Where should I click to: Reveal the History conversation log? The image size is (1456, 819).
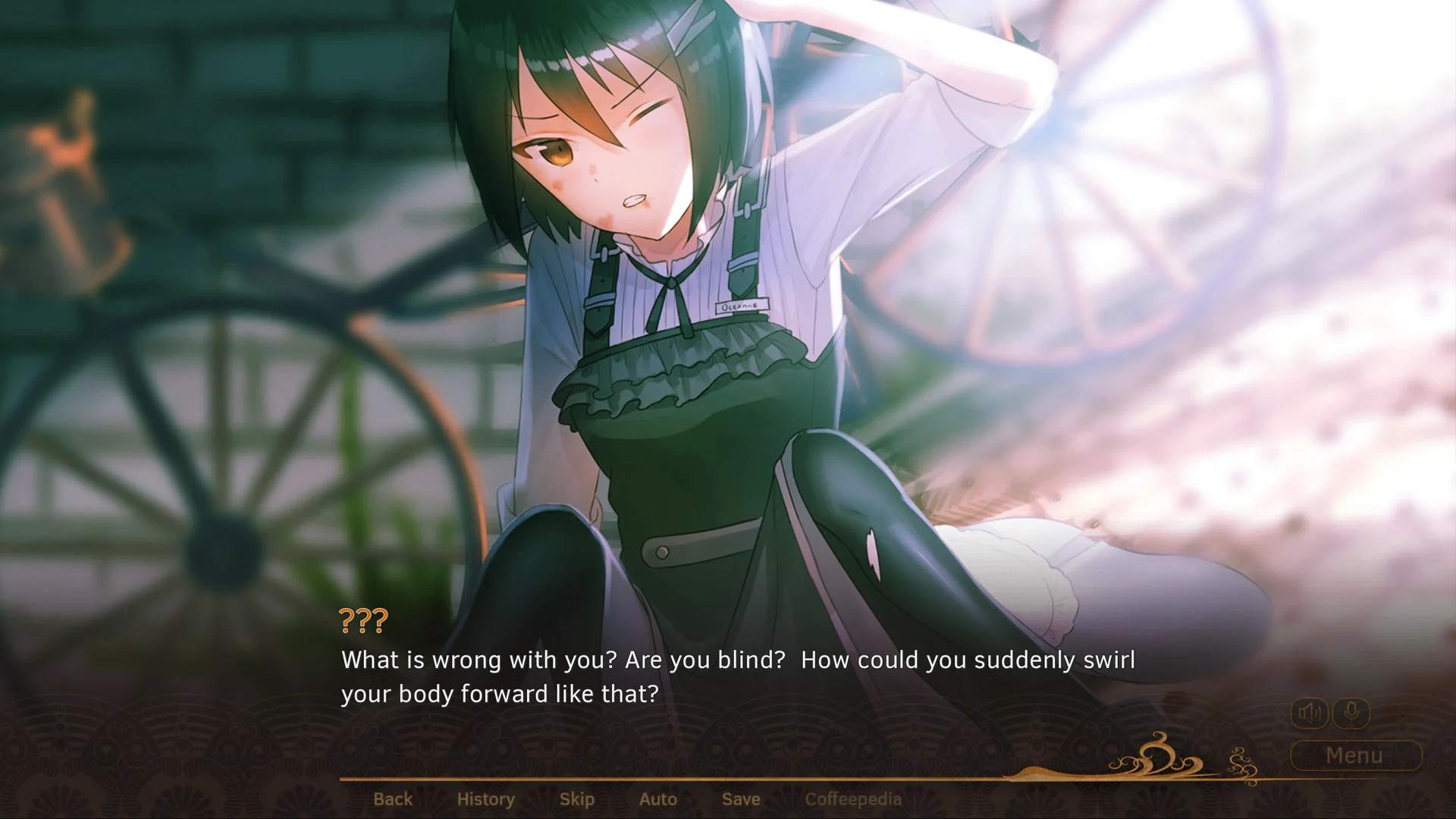(485, 799)
